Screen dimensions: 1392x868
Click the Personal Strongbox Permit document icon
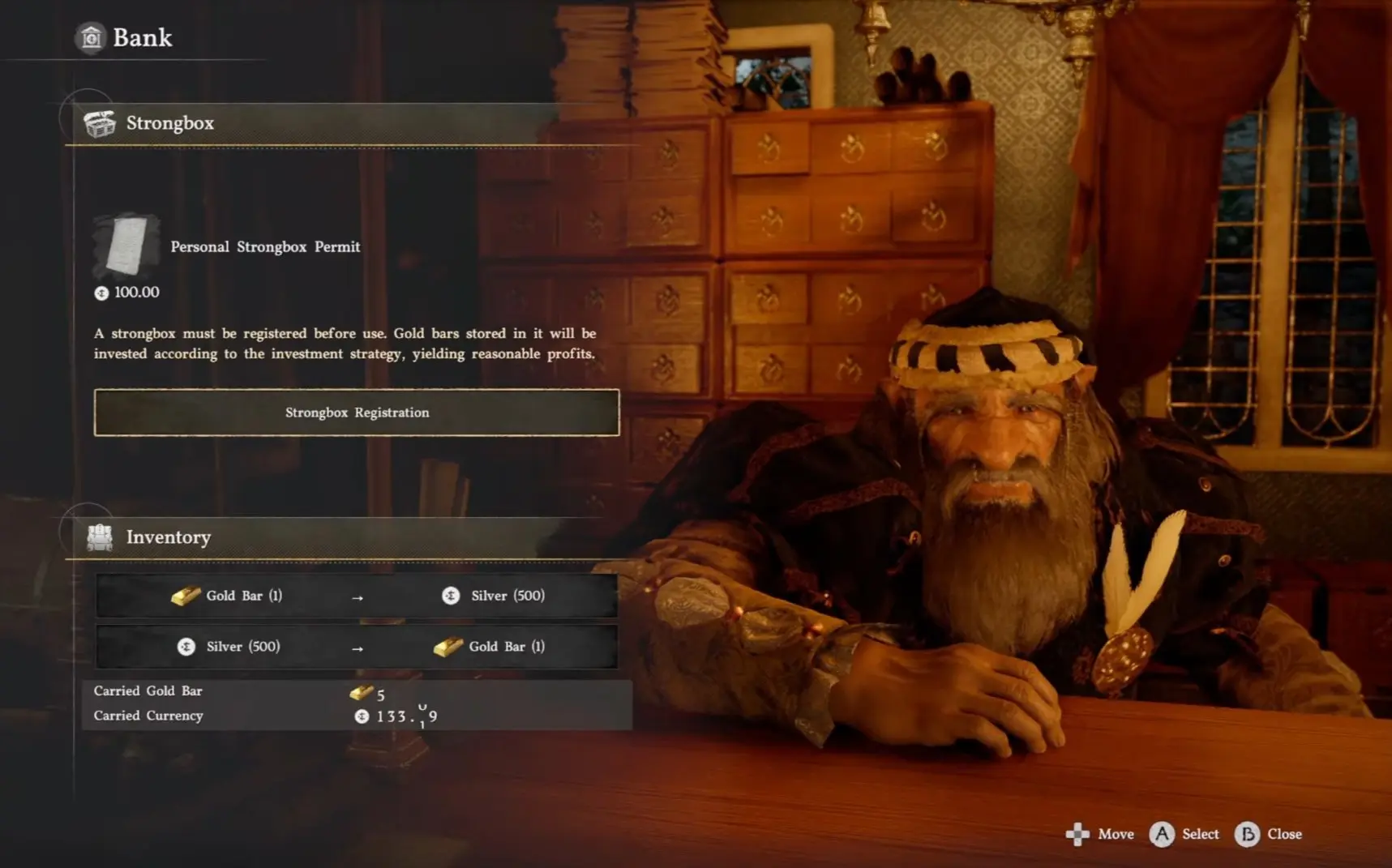(x=126, y=247)
